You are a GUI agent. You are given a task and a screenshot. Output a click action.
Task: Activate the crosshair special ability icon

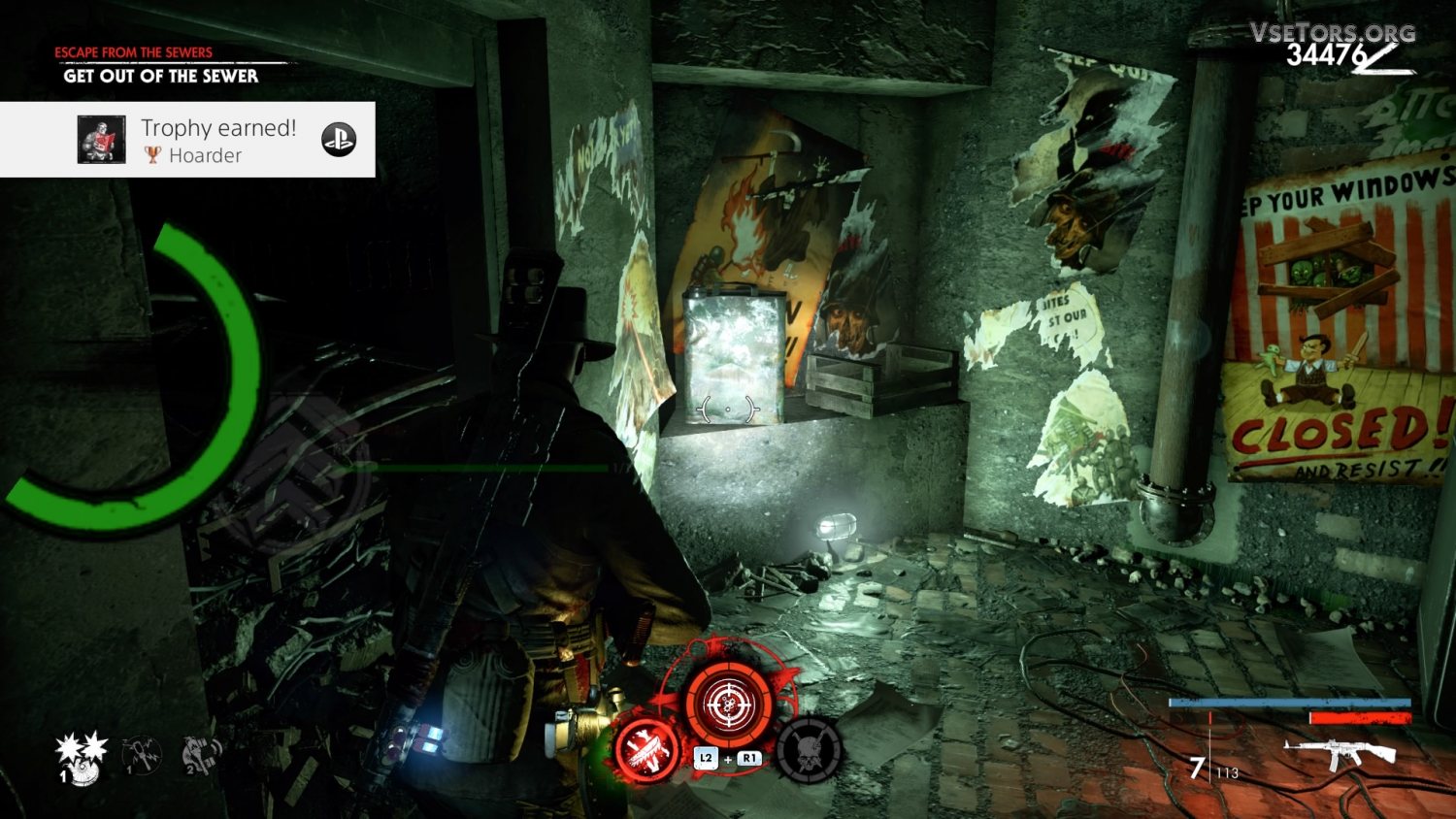coord(727,703)
